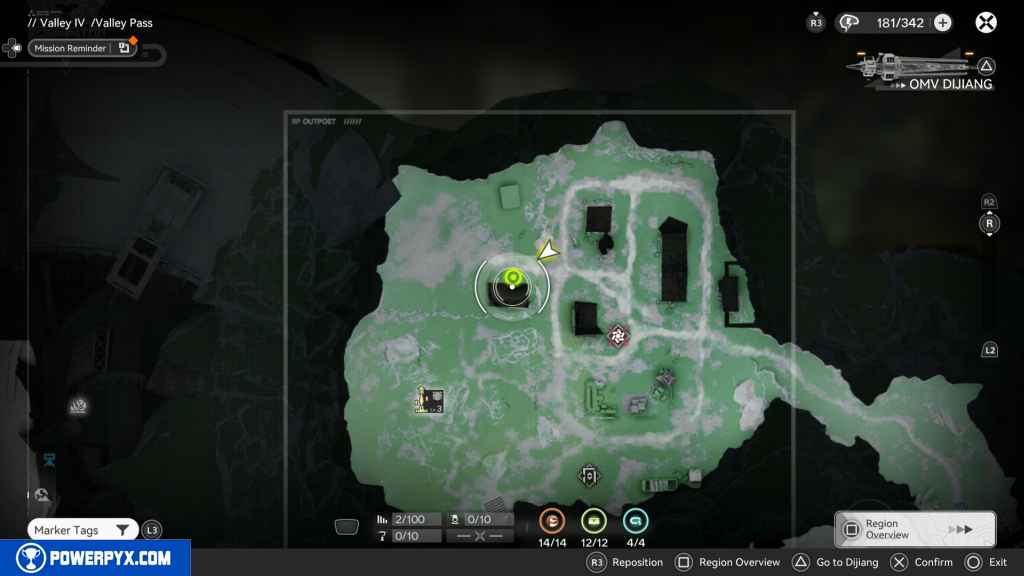Viewport: 1024px width, 576px height.
Task: Select the teal 4/4 collectible tracker icon
Action: click(x=636, y=521)
